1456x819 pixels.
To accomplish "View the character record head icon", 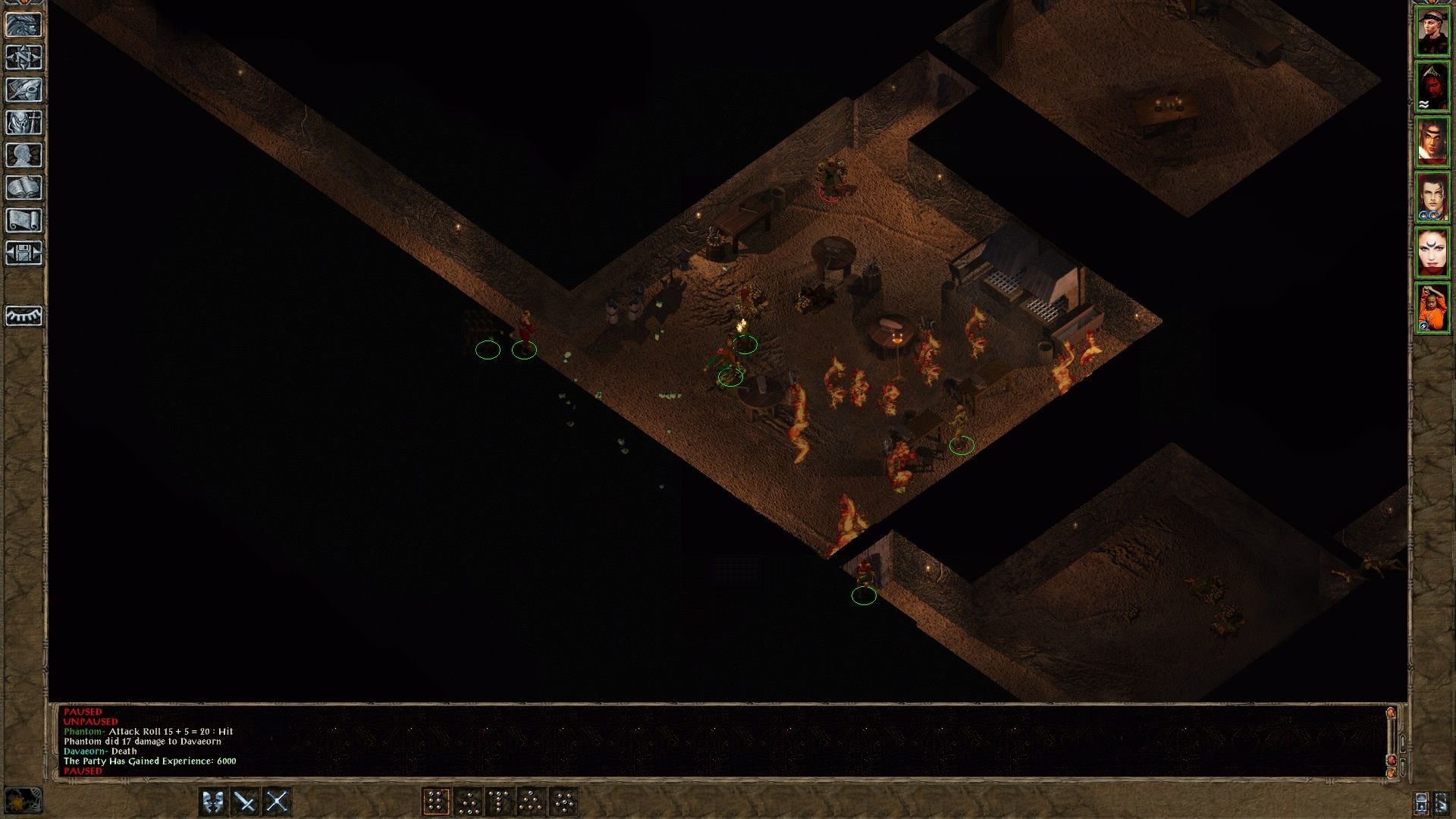I will (23, 155).
